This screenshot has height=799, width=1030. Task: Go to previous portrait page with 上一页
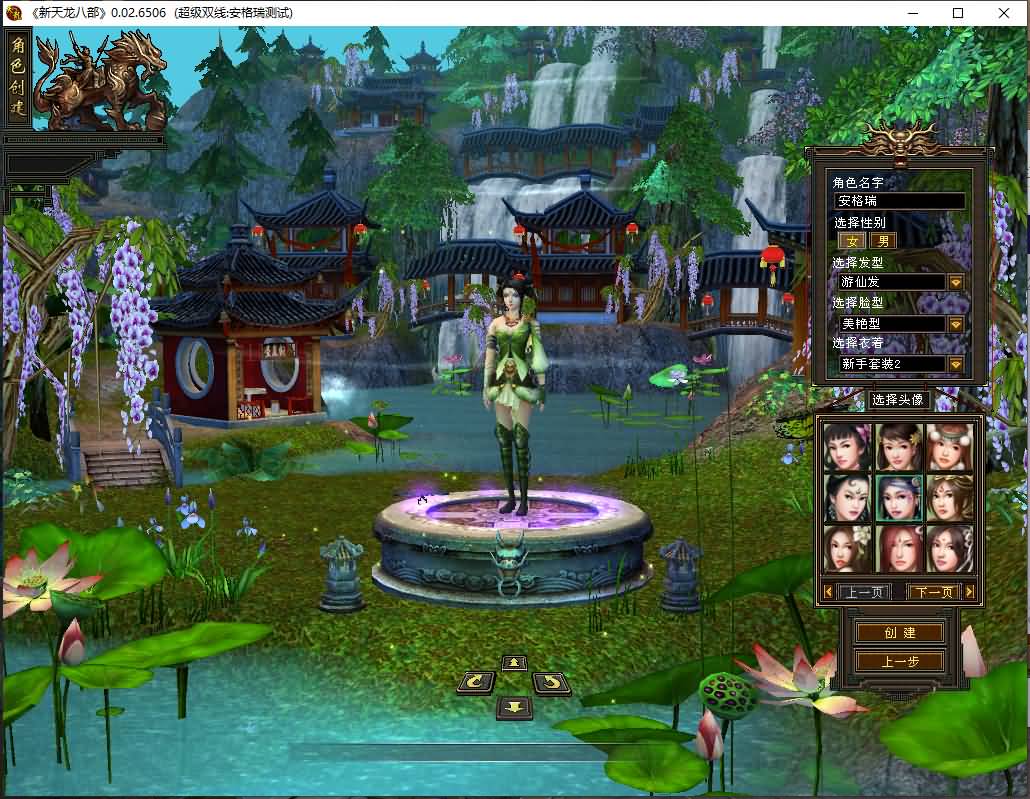tap(863, 592)
